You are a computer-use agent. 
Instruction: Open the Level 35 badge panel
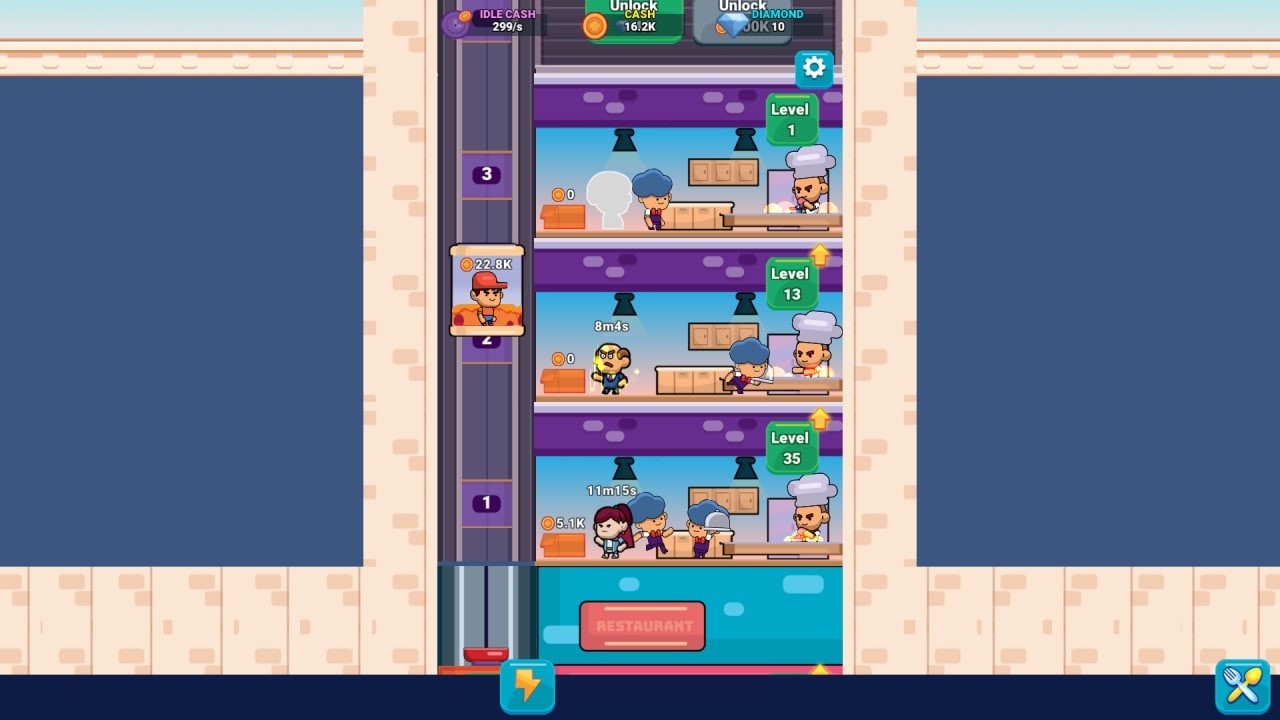pyautogui.click(x=789, y=447)
